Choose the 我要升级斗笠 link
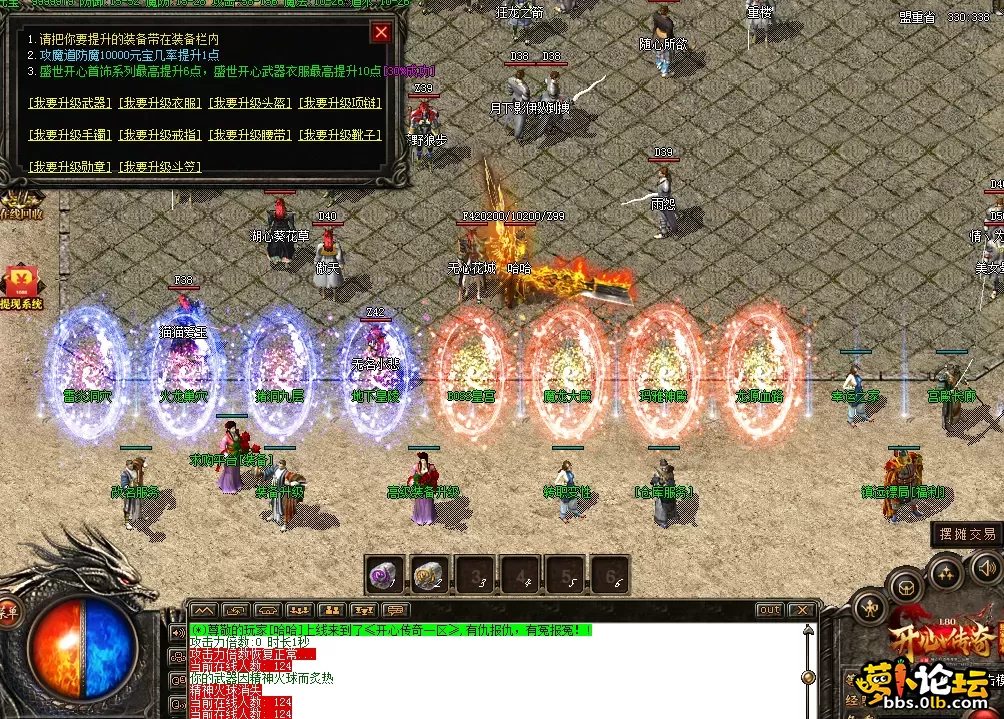 pyautogui.click(x=160, y=166)
